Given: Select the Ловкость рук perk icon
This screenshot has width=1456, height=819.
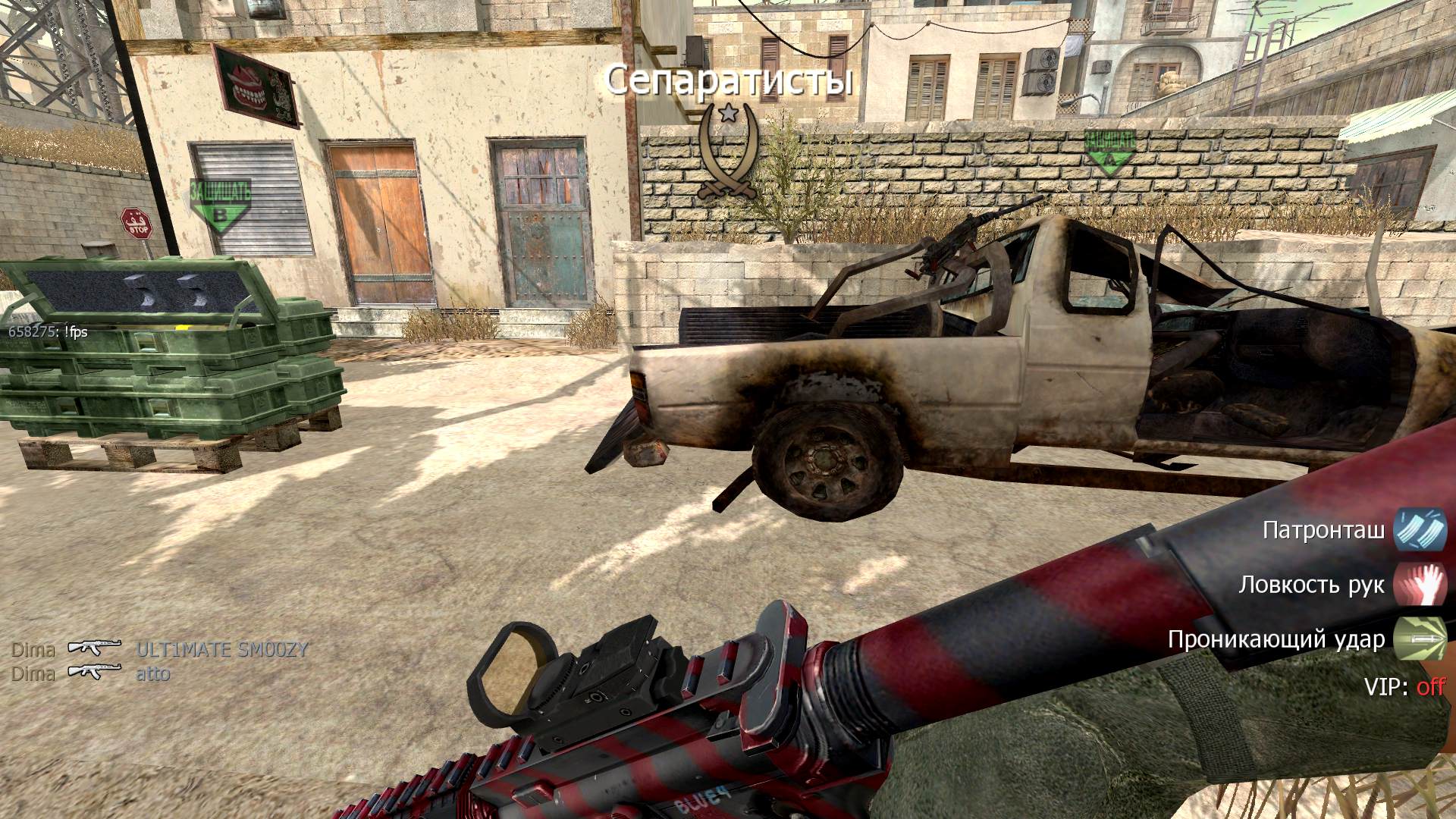Looking at the screenshot, I should [1420, 584].
